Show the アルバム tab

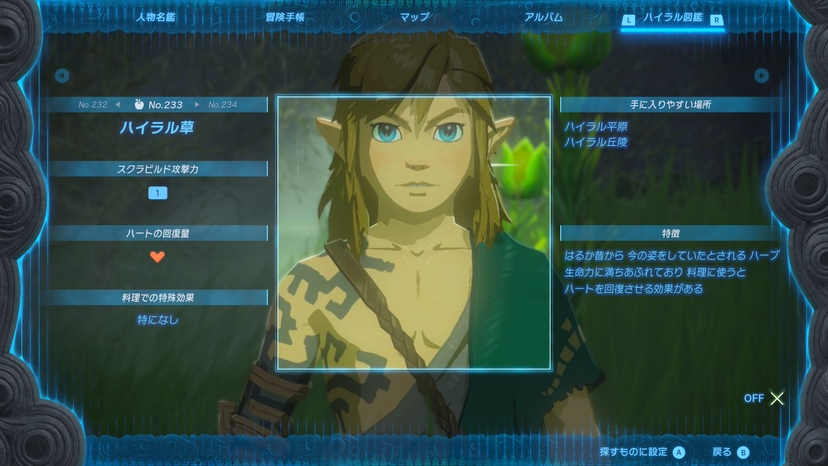tap(543, 17)
